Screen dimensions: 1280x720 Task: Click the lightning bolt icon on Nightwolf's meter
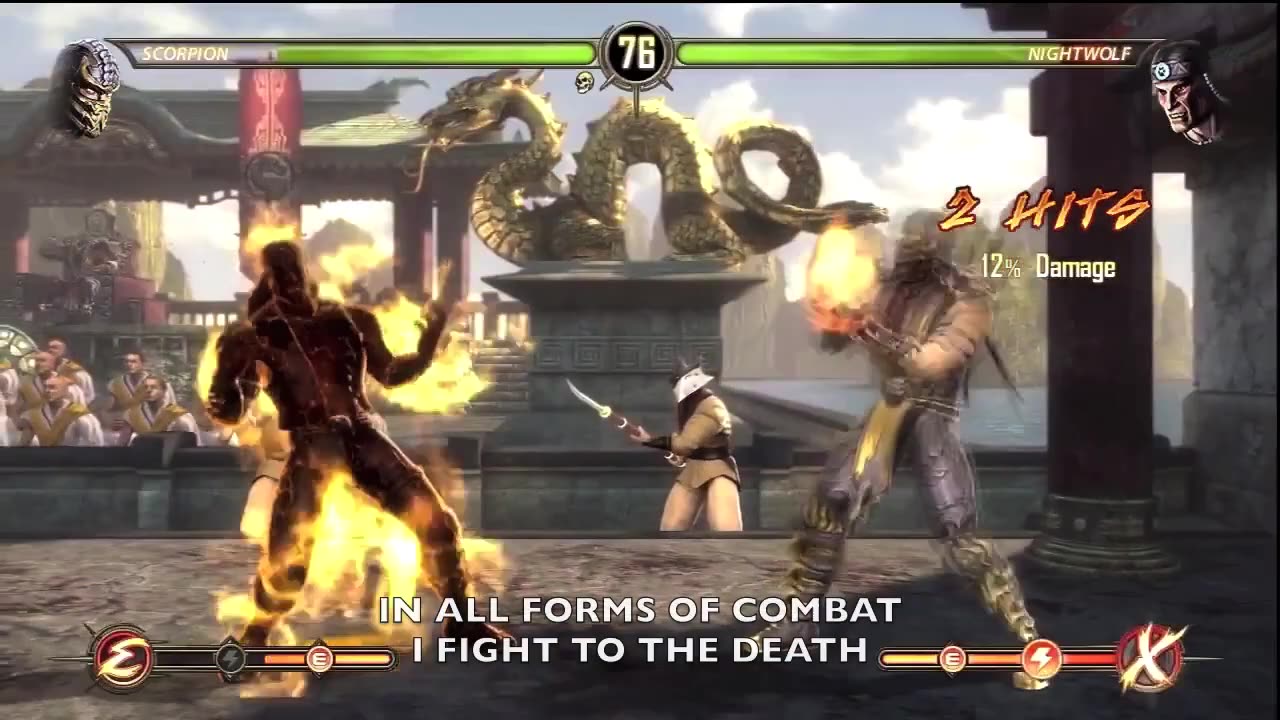(1041, 657)
